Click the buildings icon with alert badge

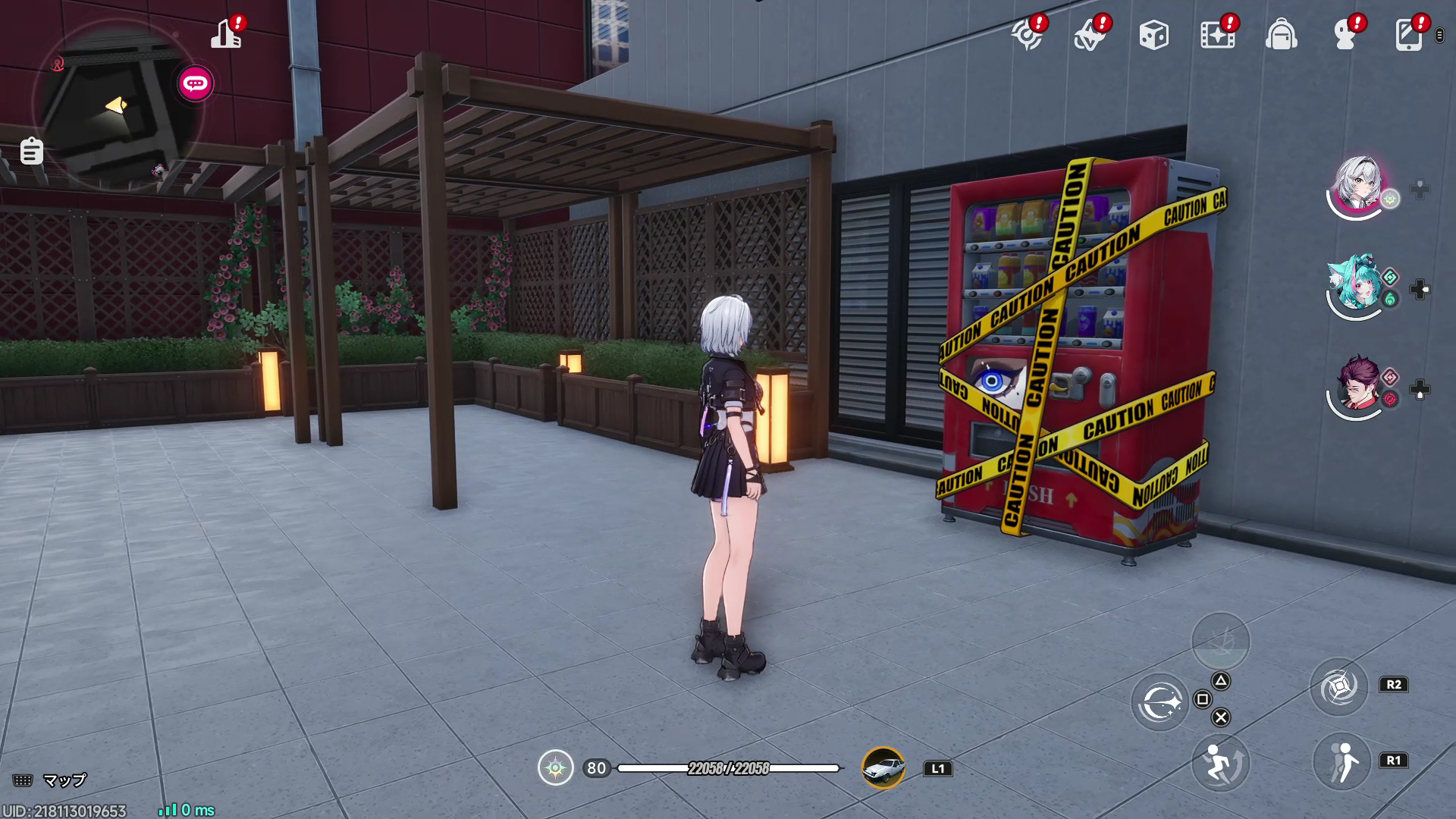pos(226,35)
